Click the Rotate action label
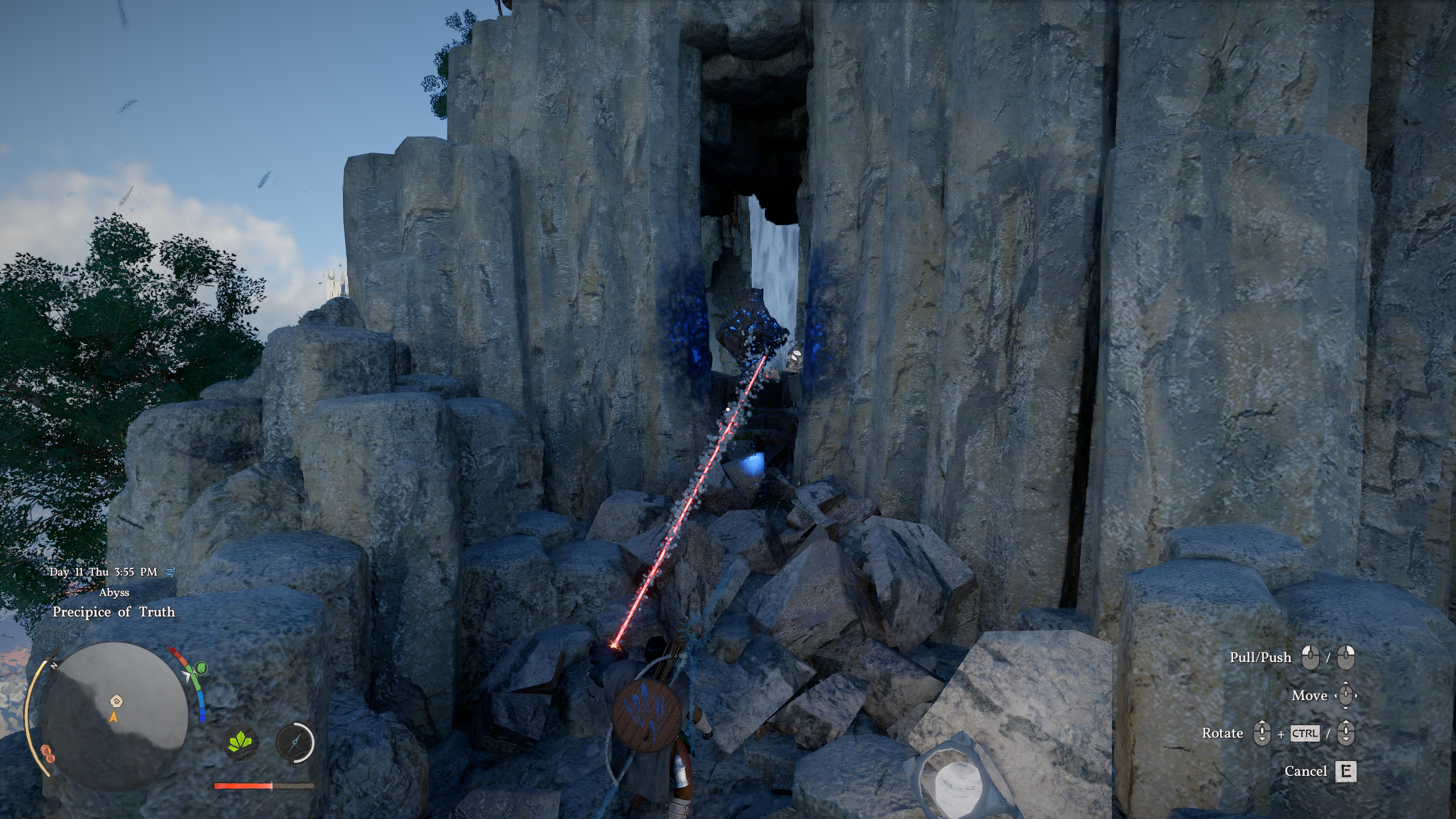The width and height of the screenshot is (1456, 819). 1222,735
